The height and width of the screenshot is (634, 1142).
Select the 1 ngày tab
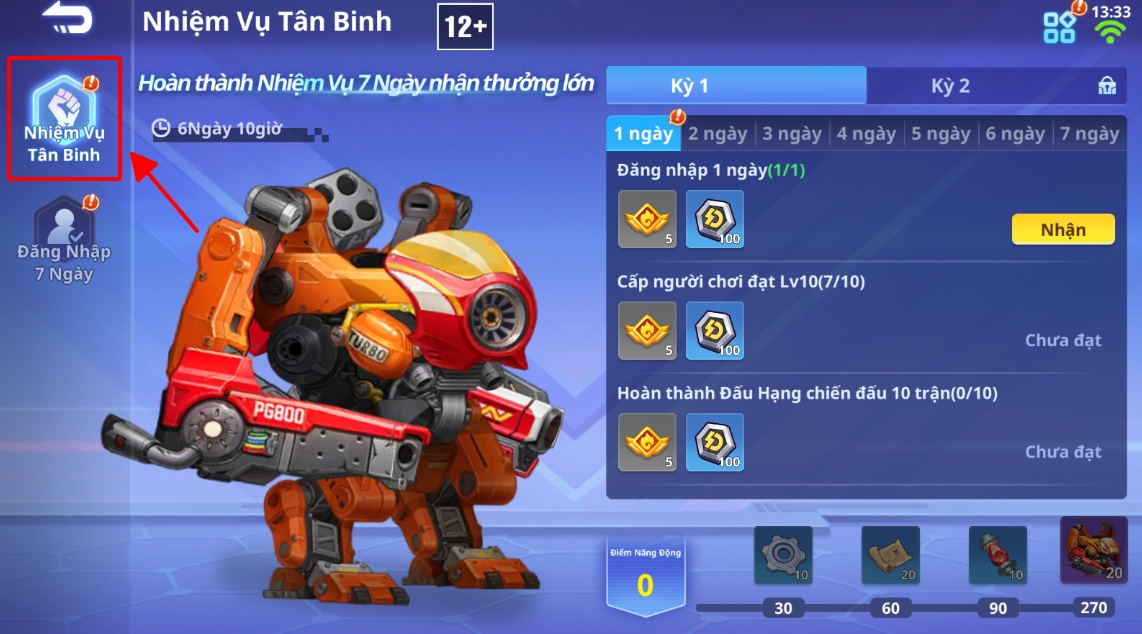(x=643, y=134)
